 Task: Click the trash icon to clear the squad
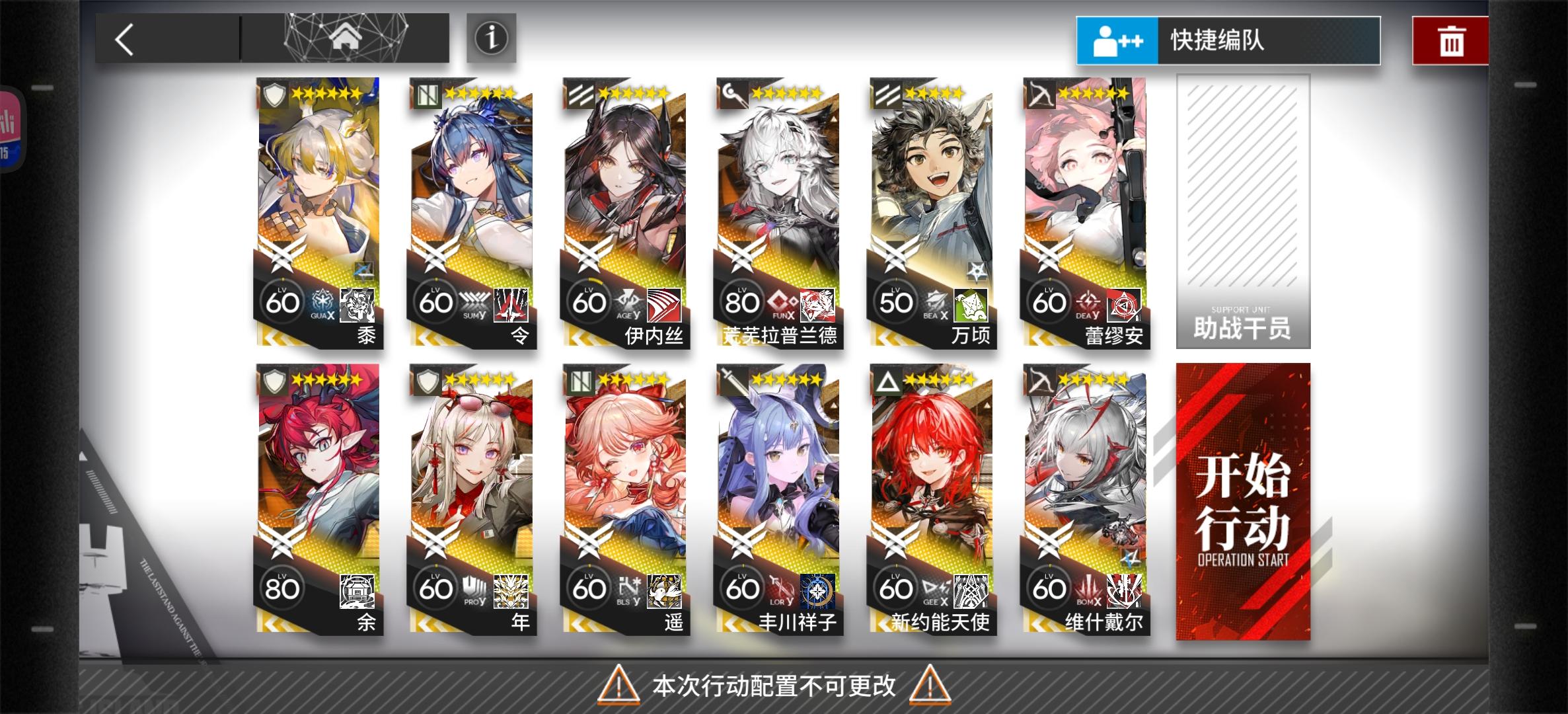(x=1450, y=40)
